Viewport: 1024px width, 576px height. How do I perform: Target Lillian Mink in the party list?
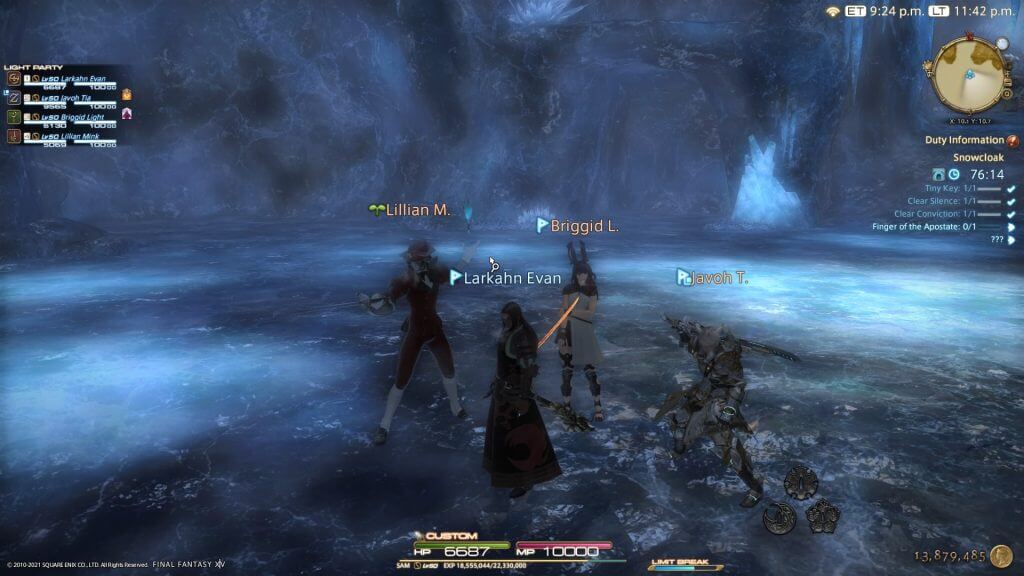(x=70, y=135)
